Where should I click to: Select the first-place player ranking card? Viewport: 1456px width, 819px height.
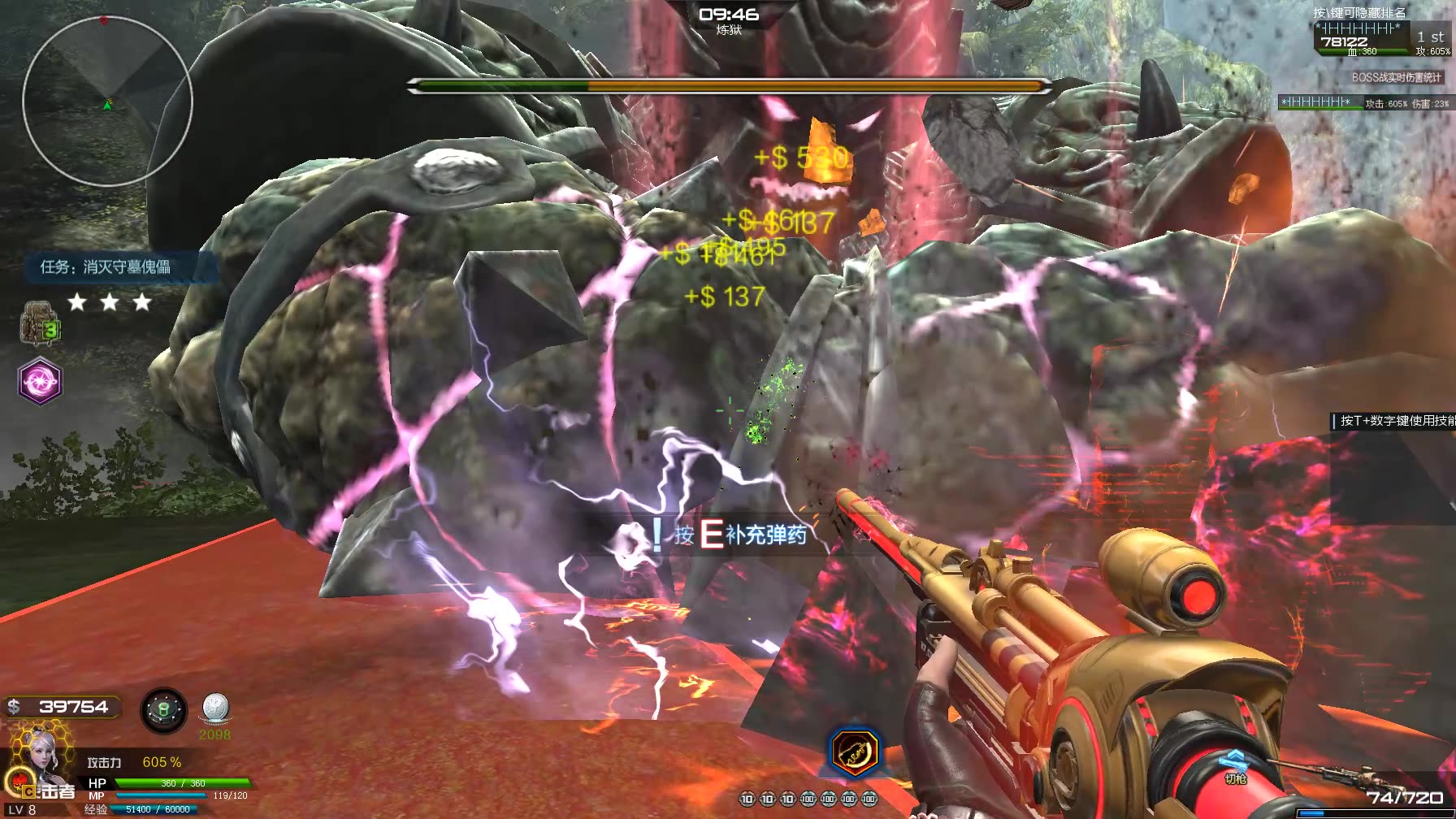[x=1381, y=39]
